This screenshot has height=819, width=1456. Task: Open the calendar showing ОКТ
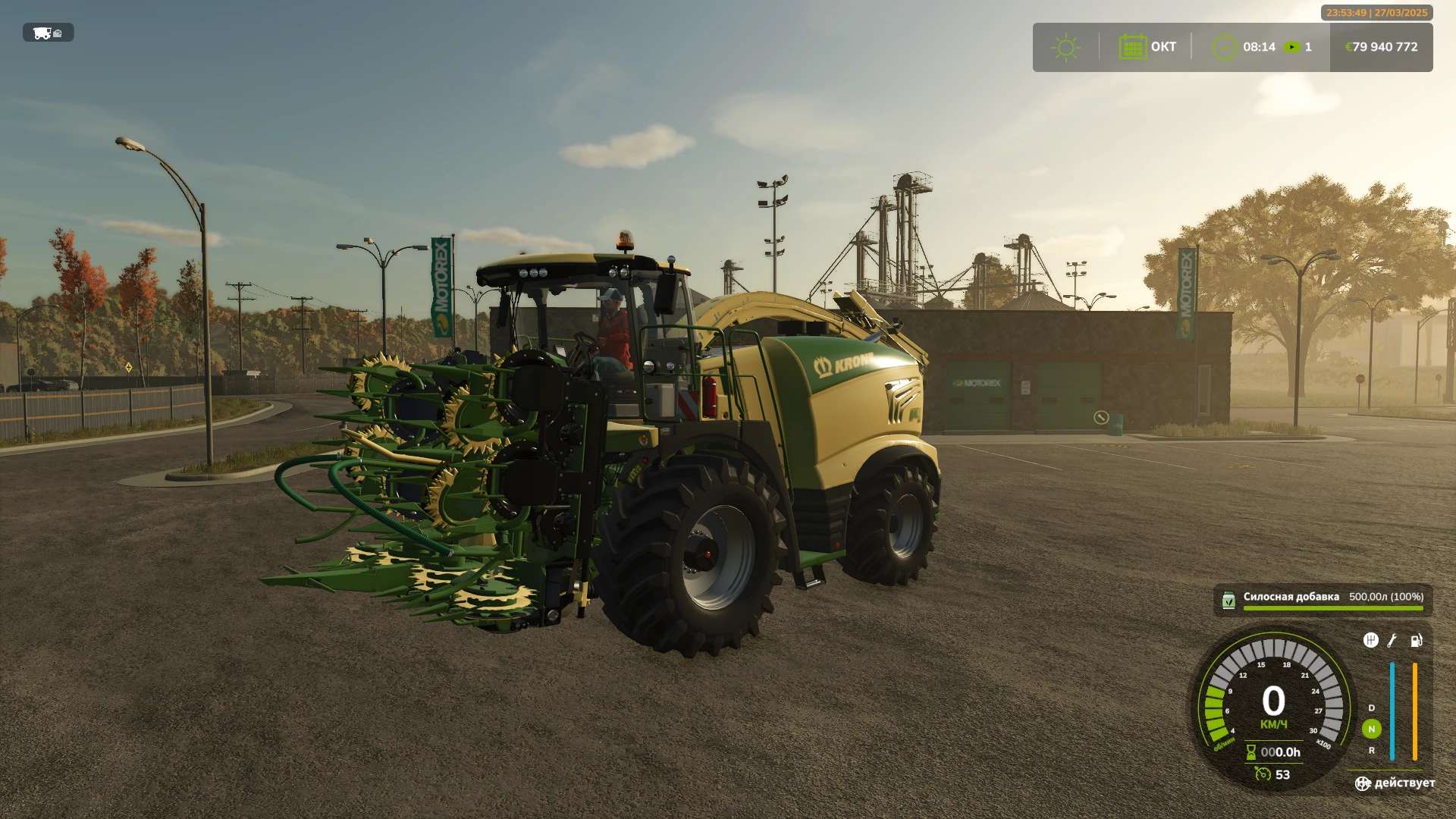[x=1132, y=47]
